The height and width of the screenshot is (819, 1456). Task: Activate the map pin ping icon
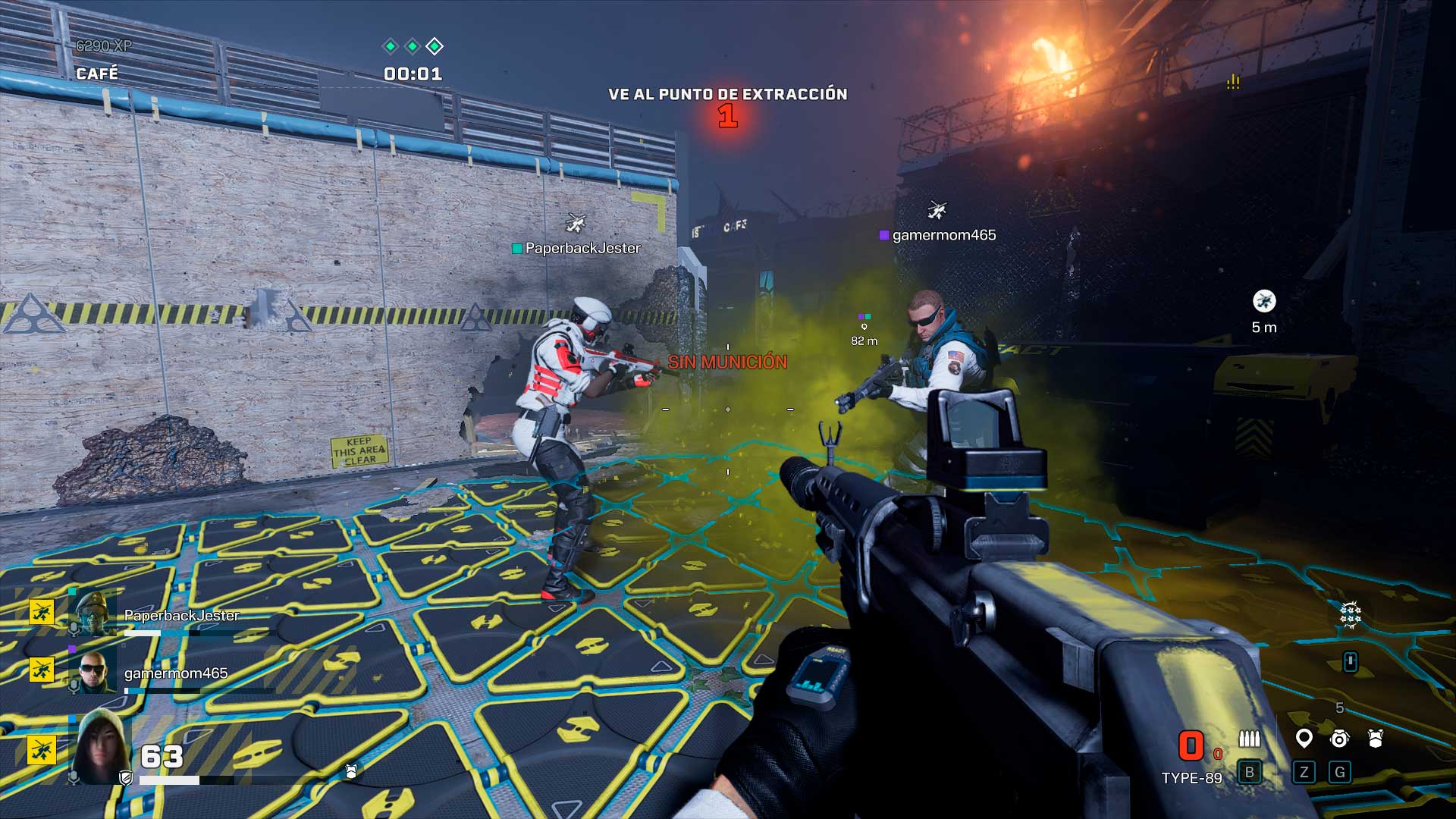tap(1304, 738)
